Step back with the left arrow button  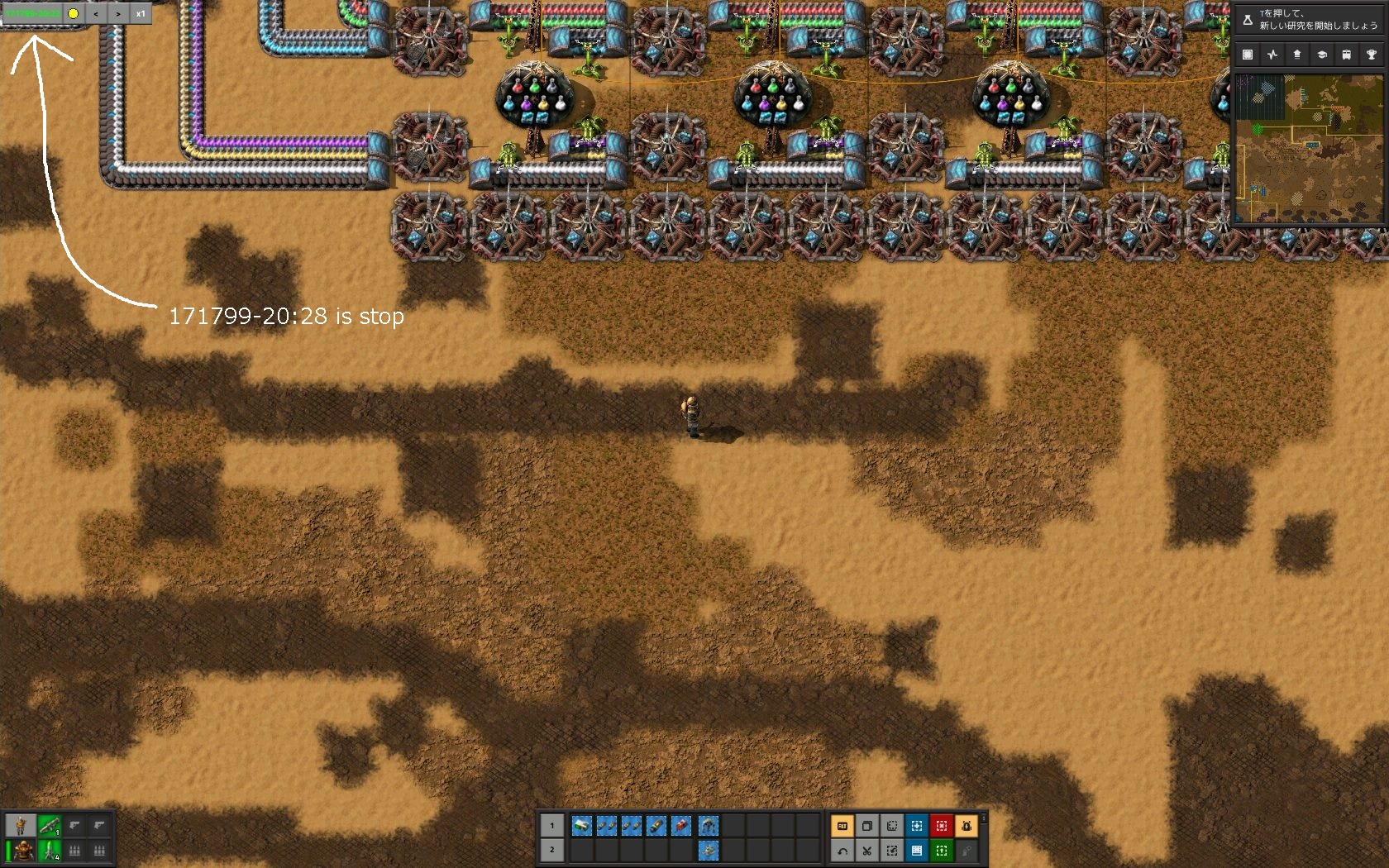tap(96, 13)
